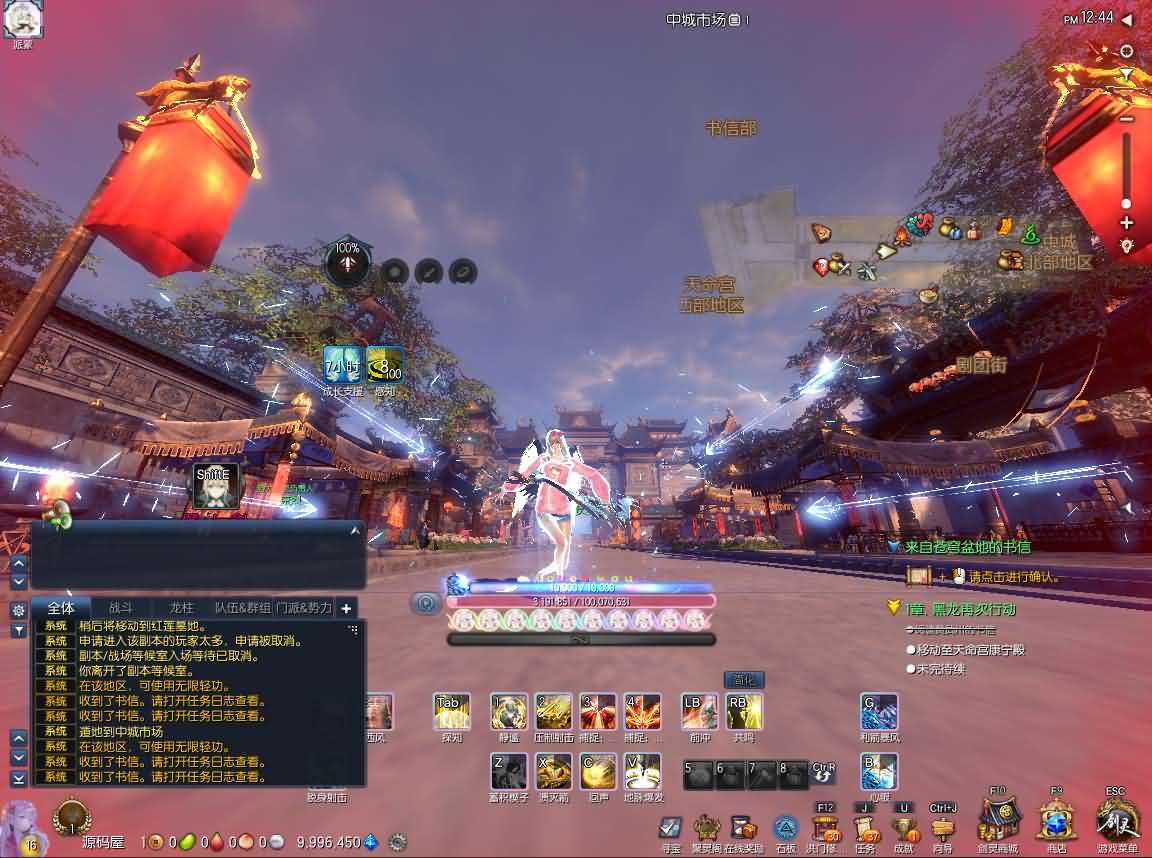This screenshot has height=858, width=1152.
Task: Click the quest tracker entry 来自苍穹盆地的书信
Action: 967,547
